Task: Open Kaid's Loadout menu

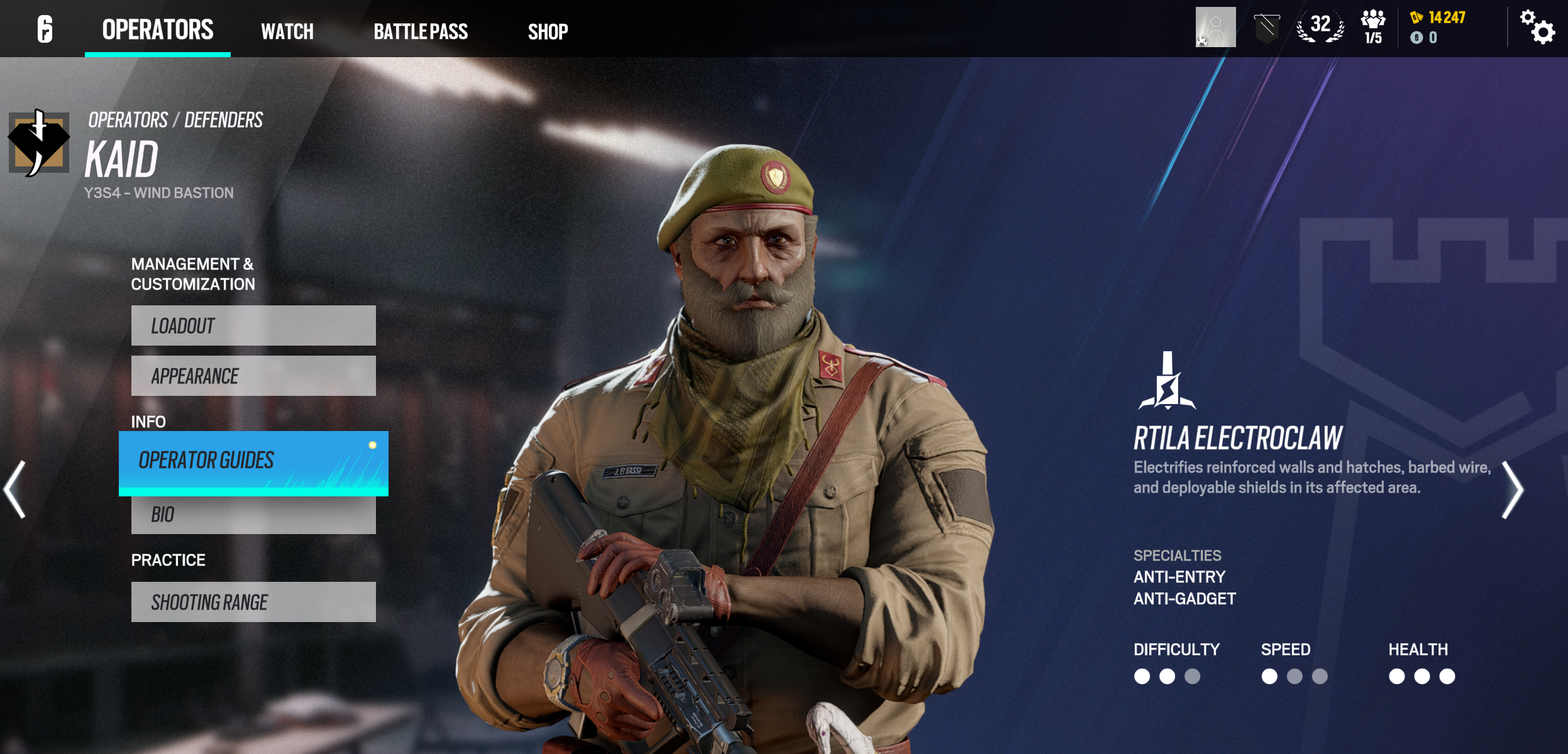Action: coord(253,325)
